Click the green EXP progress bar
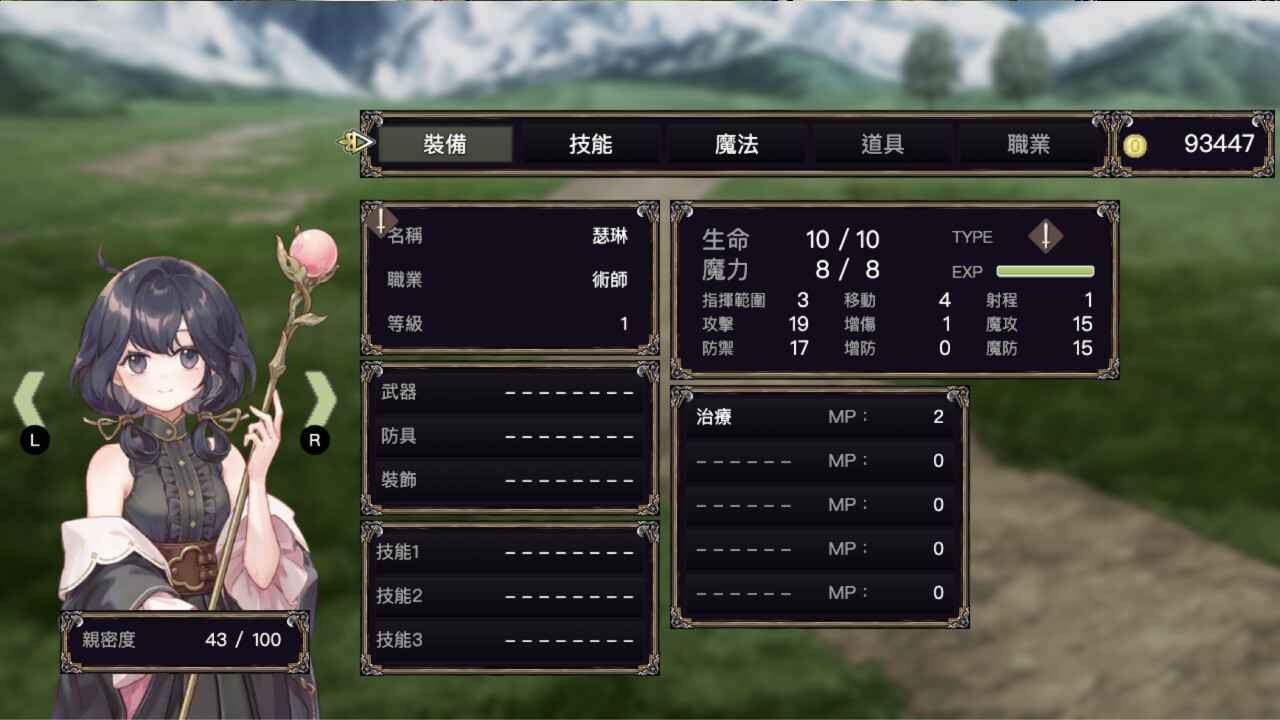1280x720 pixels. [1045, 271]
